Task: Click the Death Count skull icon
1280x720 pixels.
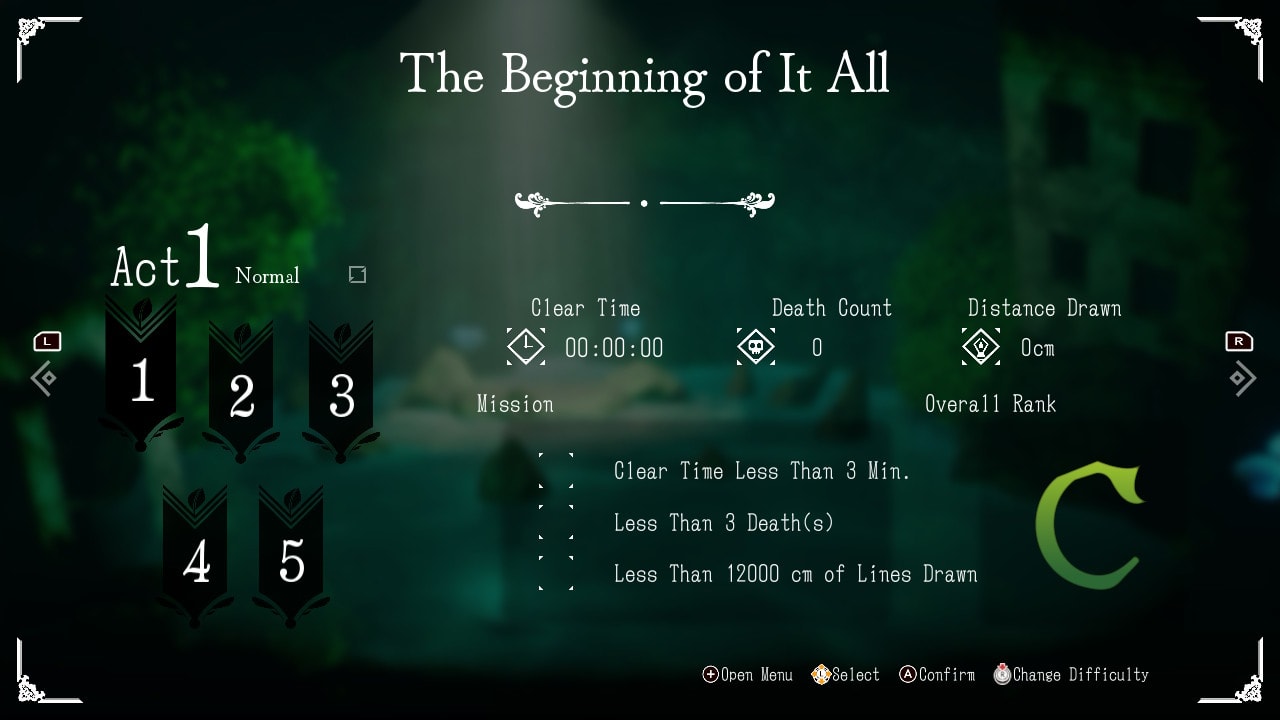Action: coord(757,346)
